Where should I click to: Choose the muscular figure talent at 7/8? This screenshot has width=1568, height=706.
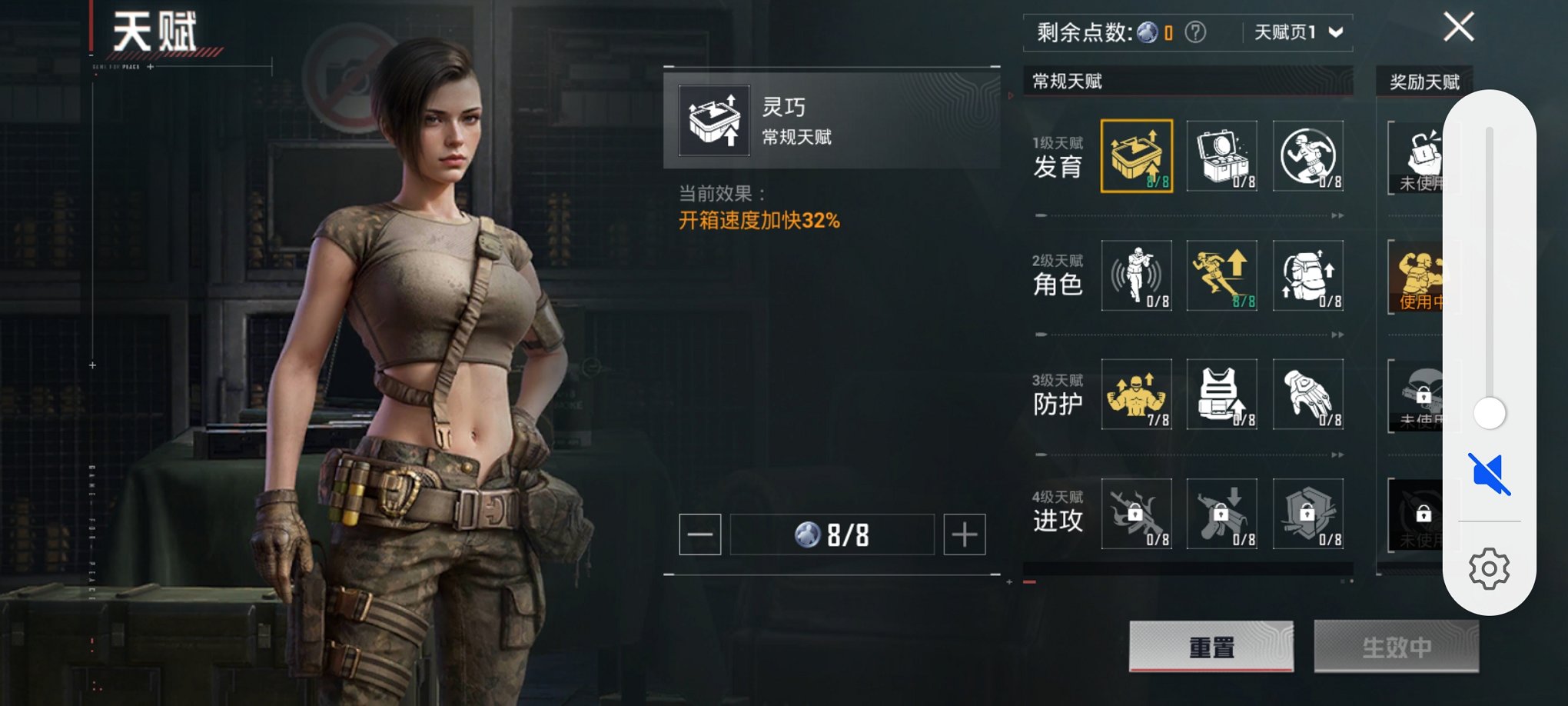(x=1137, y=395)
